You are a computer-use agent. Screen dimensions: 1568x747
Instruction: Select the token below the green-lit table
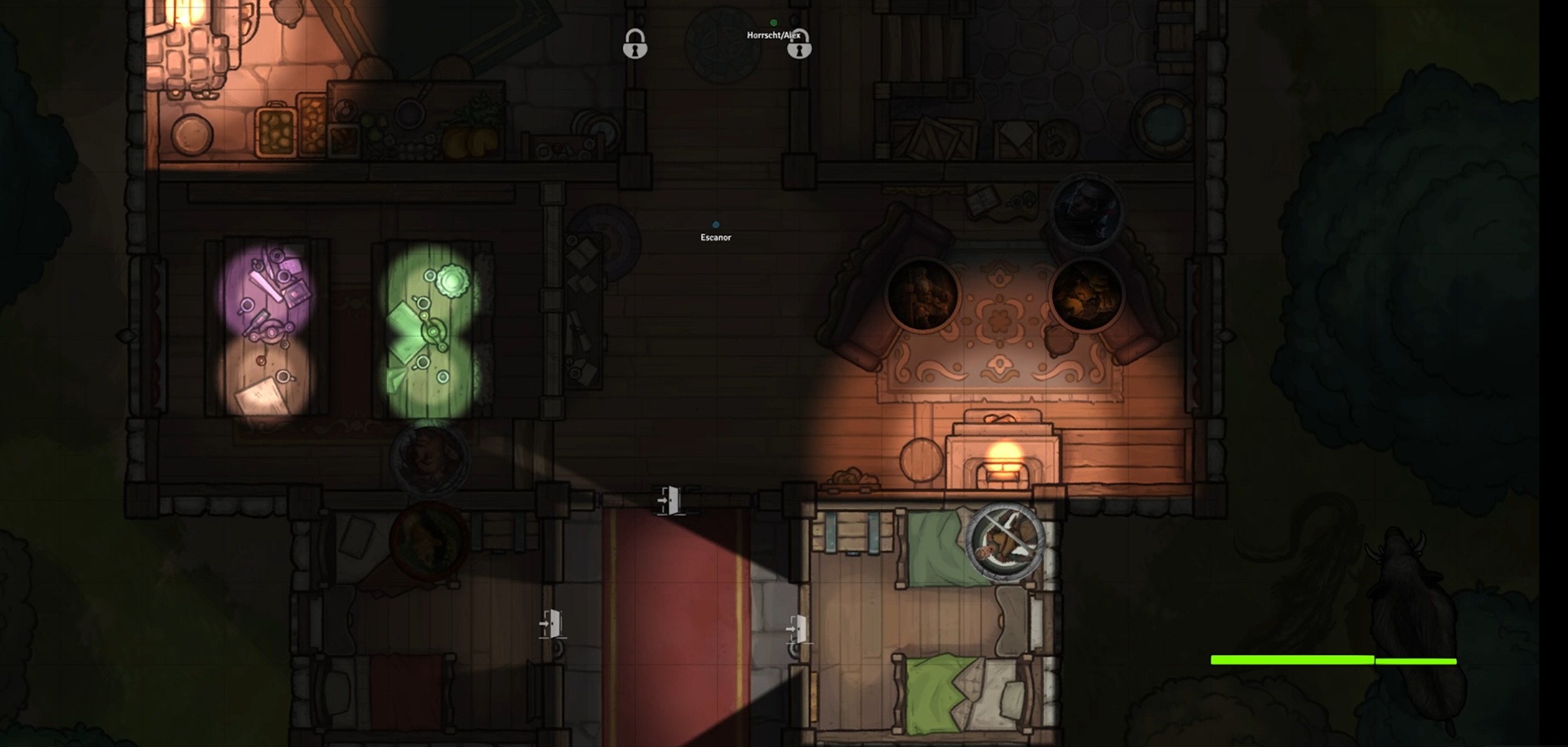430,456
